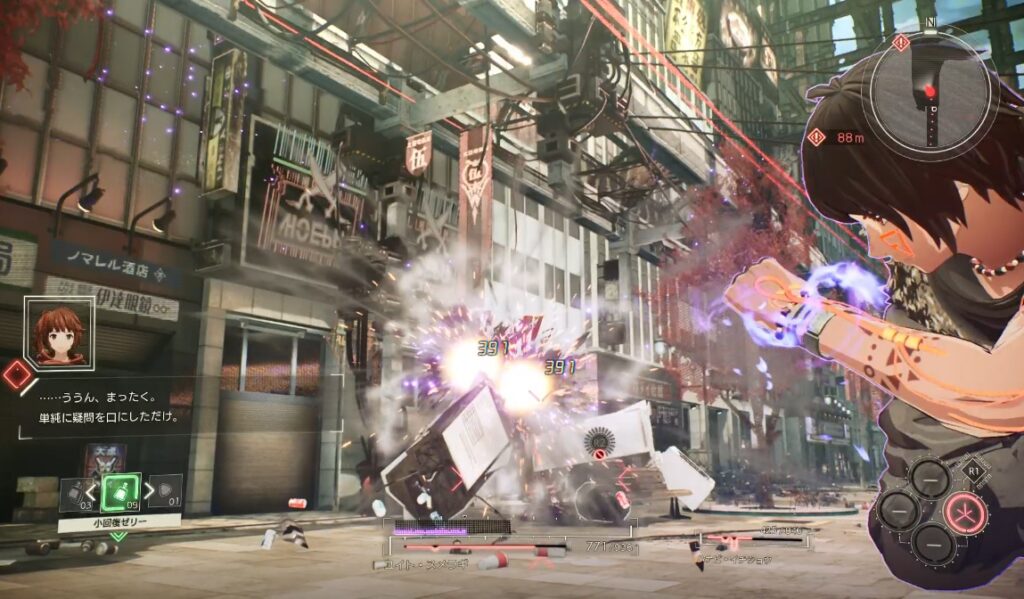Select the green 小回復ゼリー item slot
This screenshot has width=1024, height=599.
click(x=120, y=491)
